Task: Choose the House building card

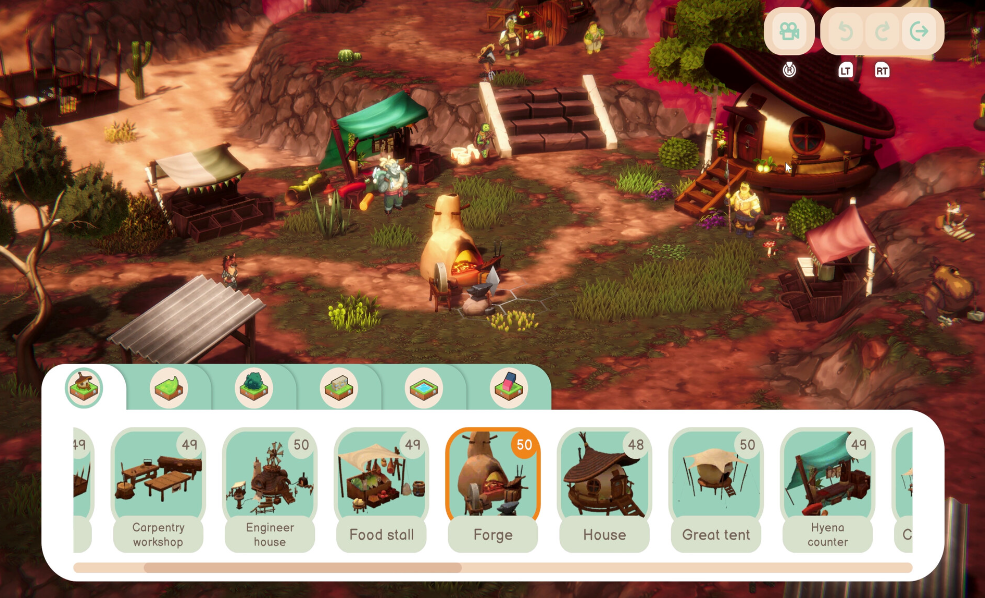Action: tap(604, 489)
